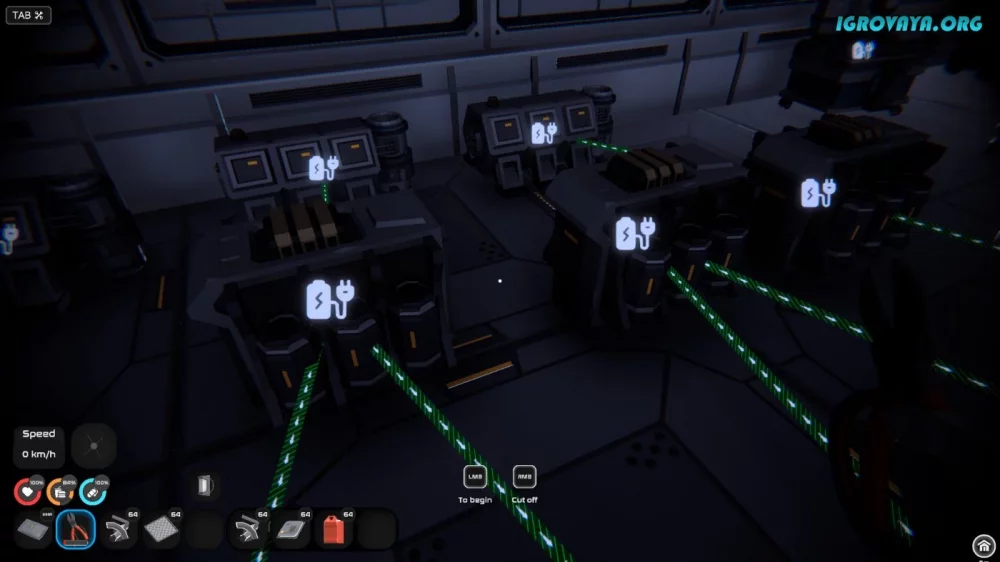
Task: Pick the red canister hotbar slot
Action: pyautogui.click(x=334, y=530)
